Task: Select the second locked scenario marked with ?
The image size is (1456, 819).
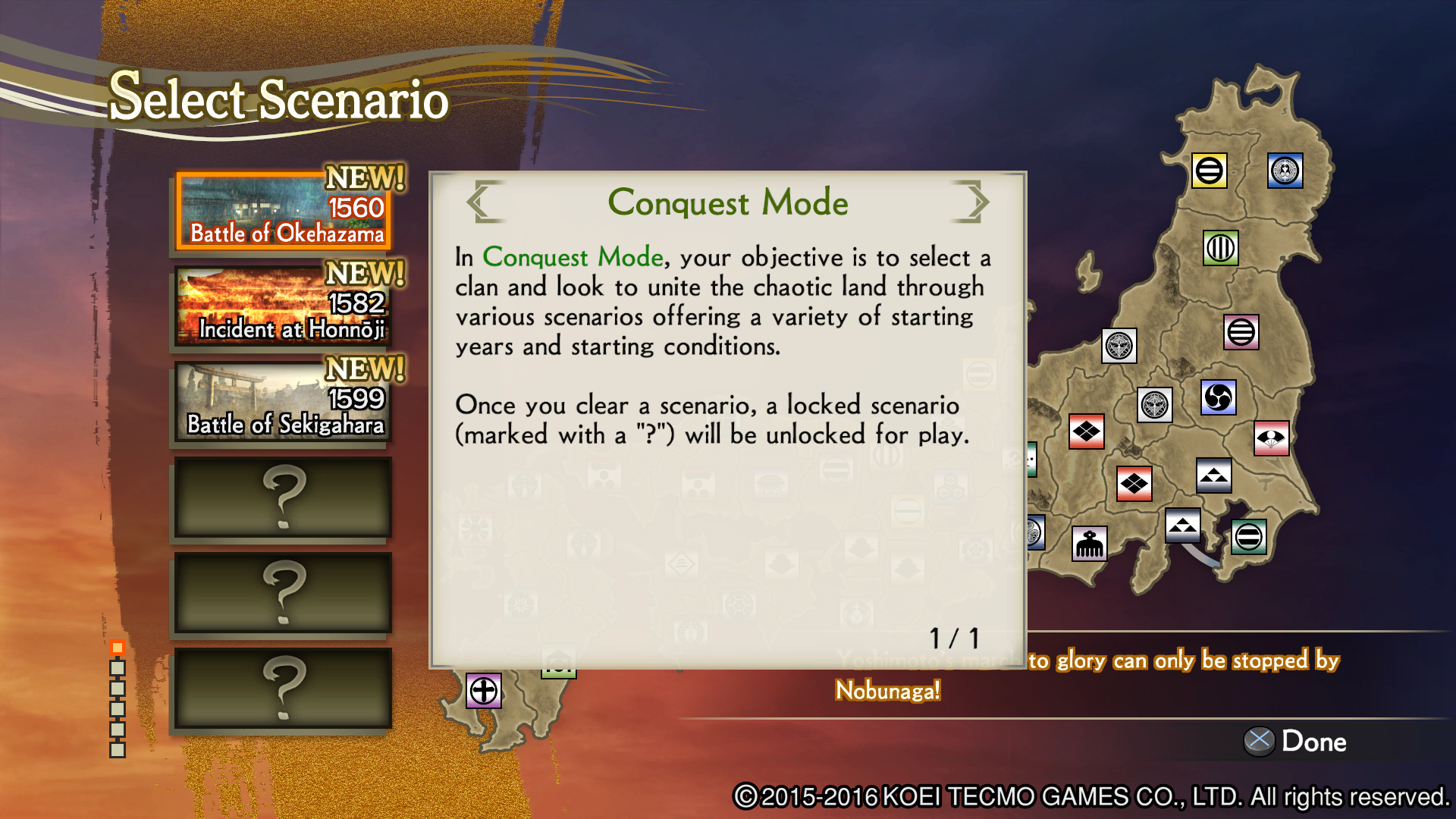Action: 282,594
